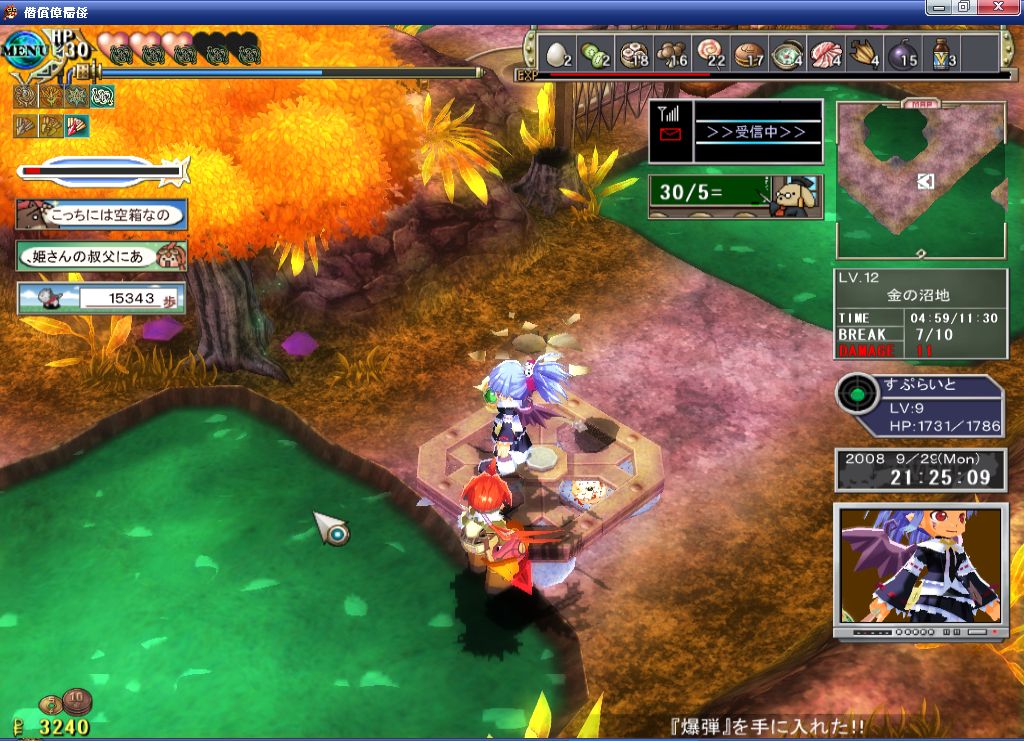Close the game window
1024x741 pixels.
pos(997,7)
